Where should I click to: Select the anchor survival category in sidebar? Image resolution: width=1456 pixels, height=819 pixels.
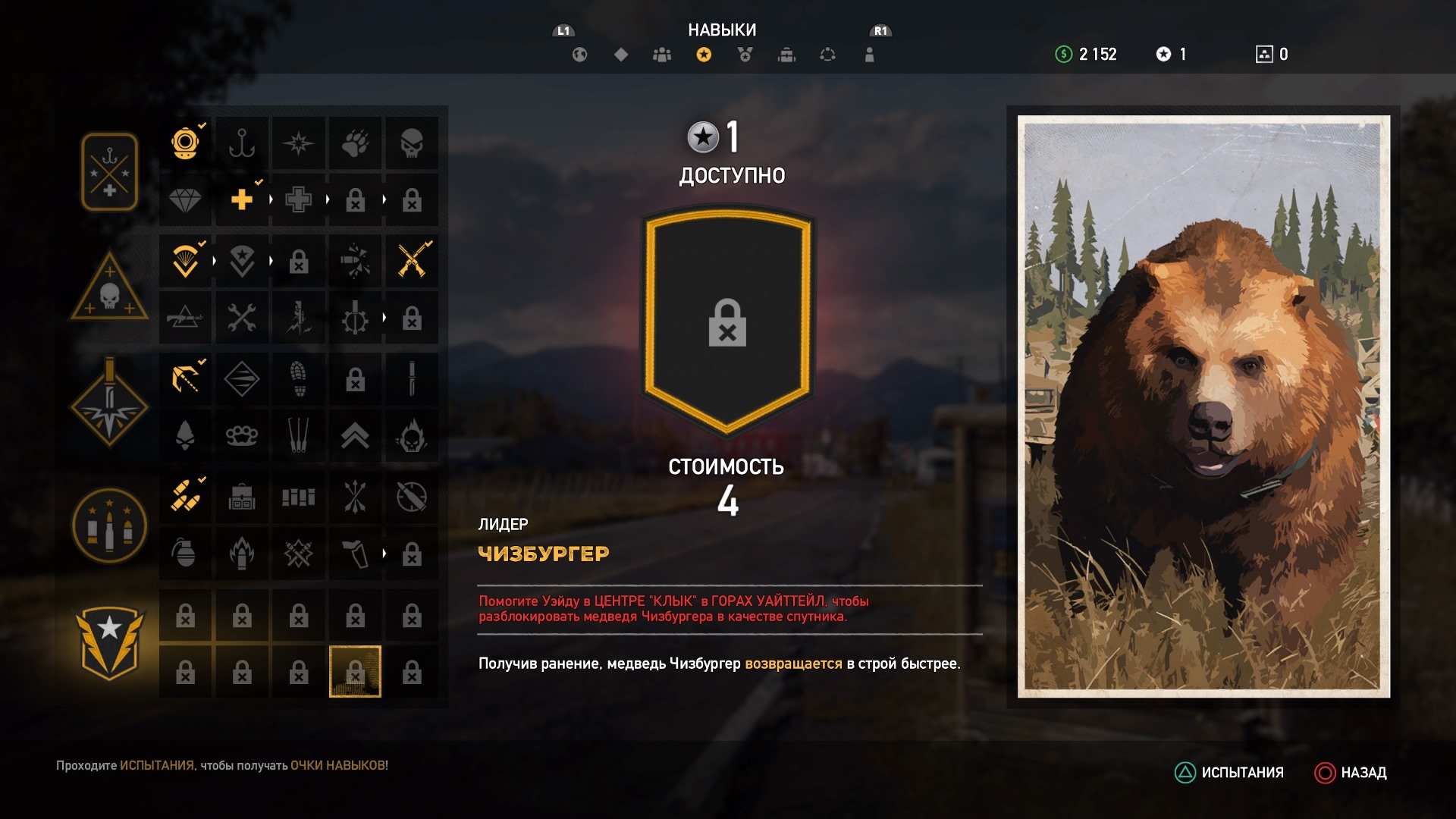pyautogui.click(x=108, y=171)
